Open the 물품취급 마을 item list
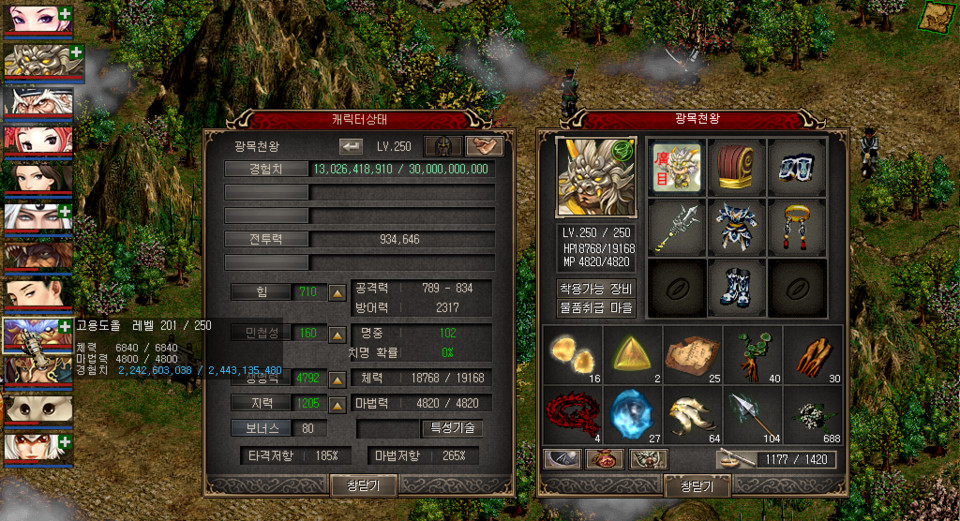The image size is (960, 521). point(597,309)
